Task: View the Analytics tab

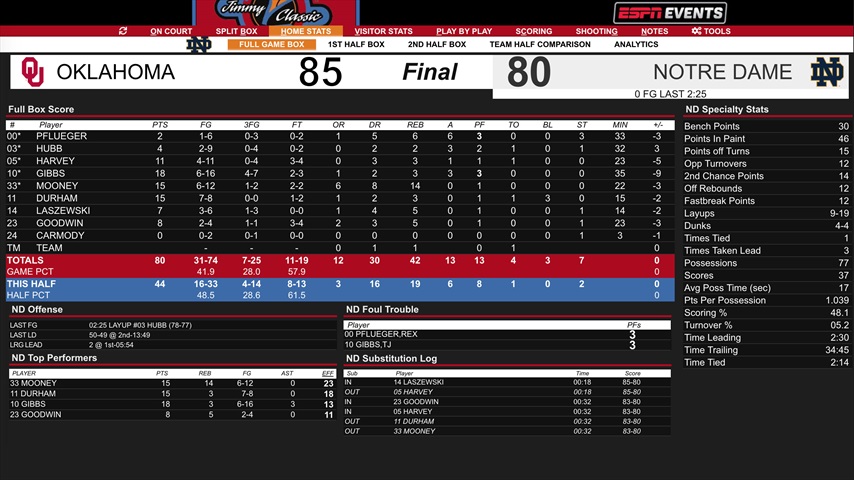Action: (x=636, y=45)
